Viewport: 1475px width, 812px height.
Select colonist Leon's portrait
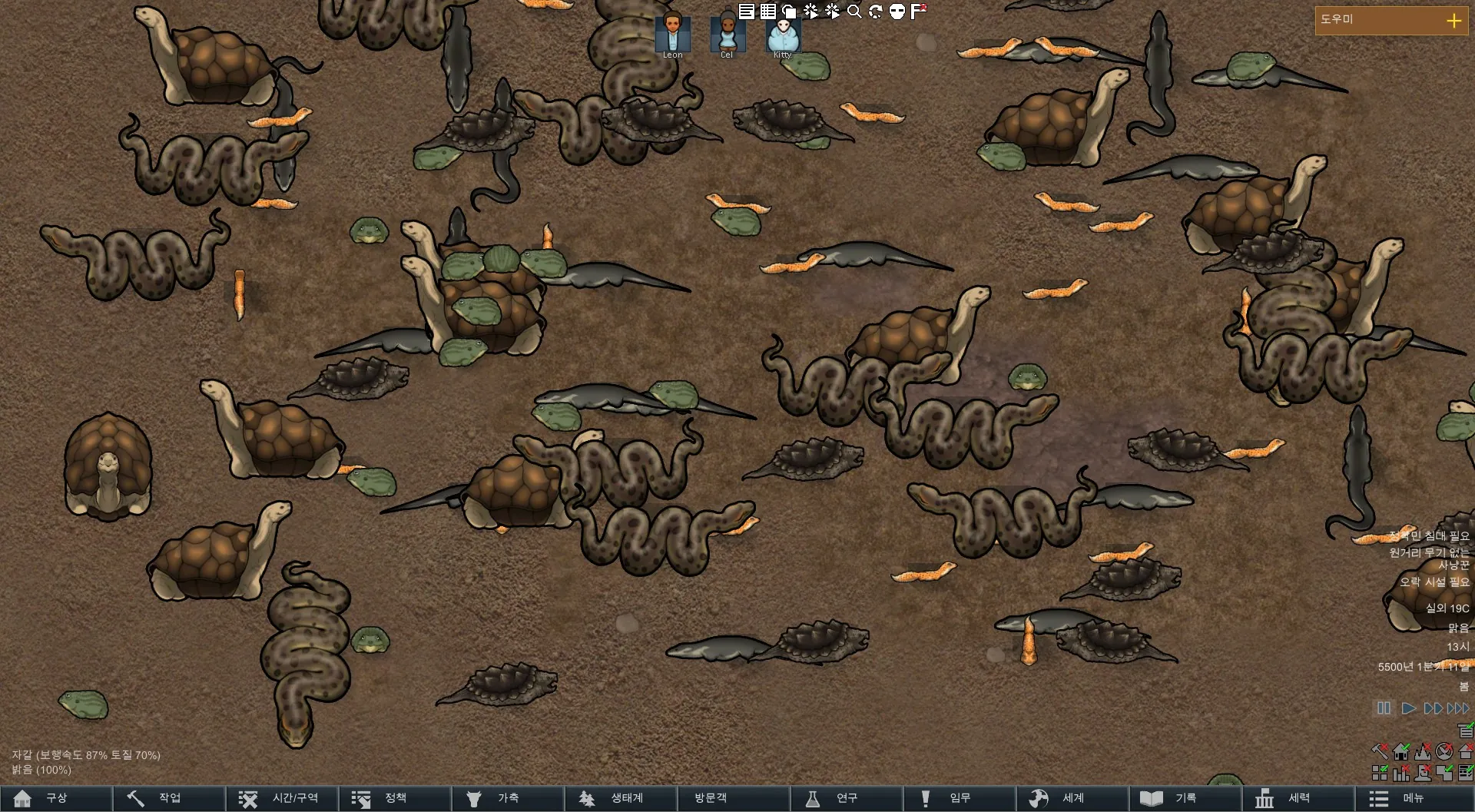(x=672, y=34)
